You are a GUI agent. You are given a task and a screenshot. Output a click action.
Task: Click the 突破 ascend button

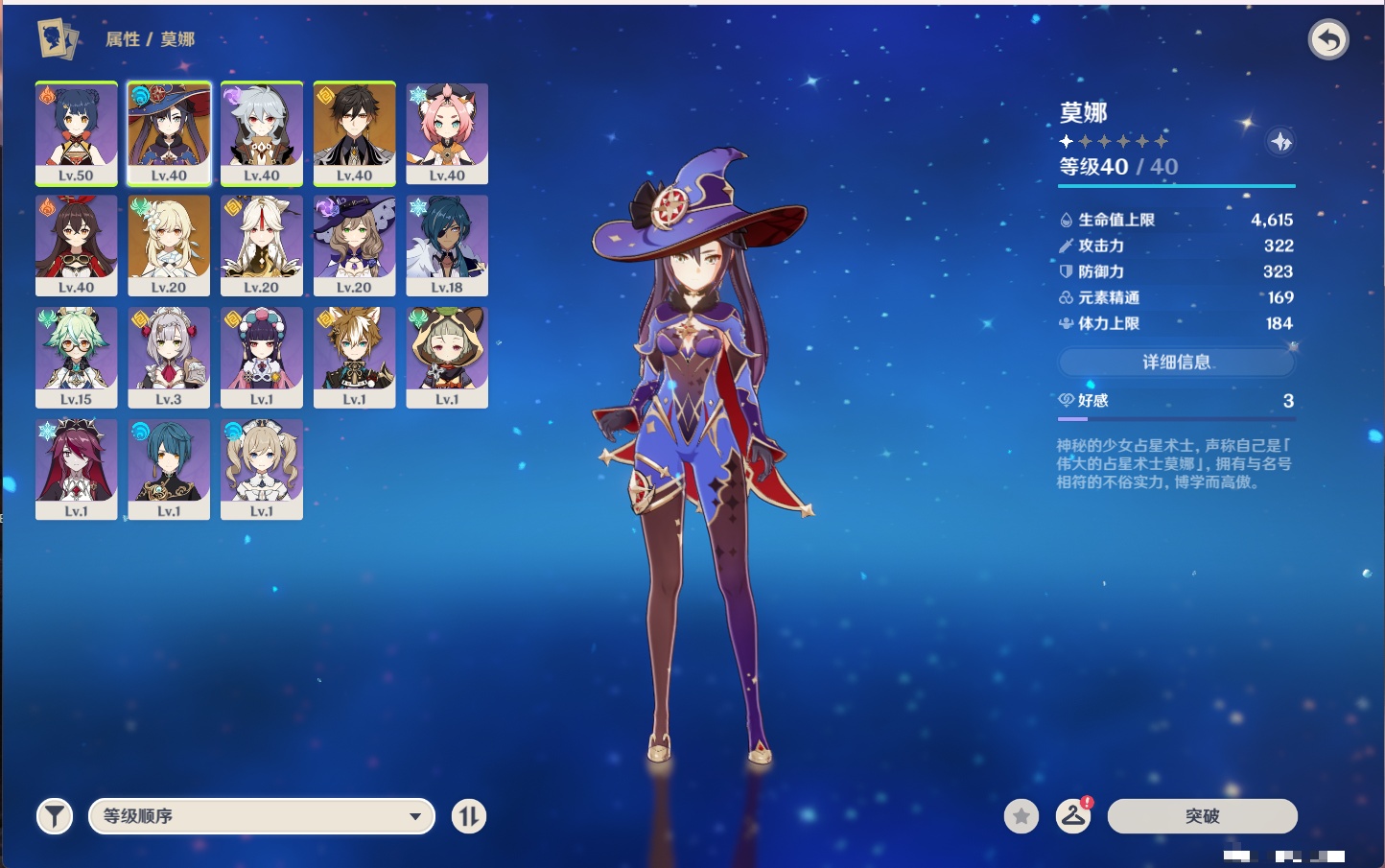tap(1202, 816)
